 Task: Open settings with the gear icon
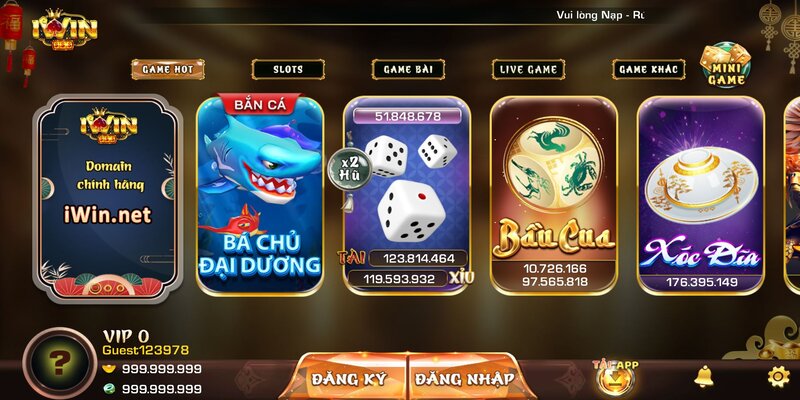point(778,377)
